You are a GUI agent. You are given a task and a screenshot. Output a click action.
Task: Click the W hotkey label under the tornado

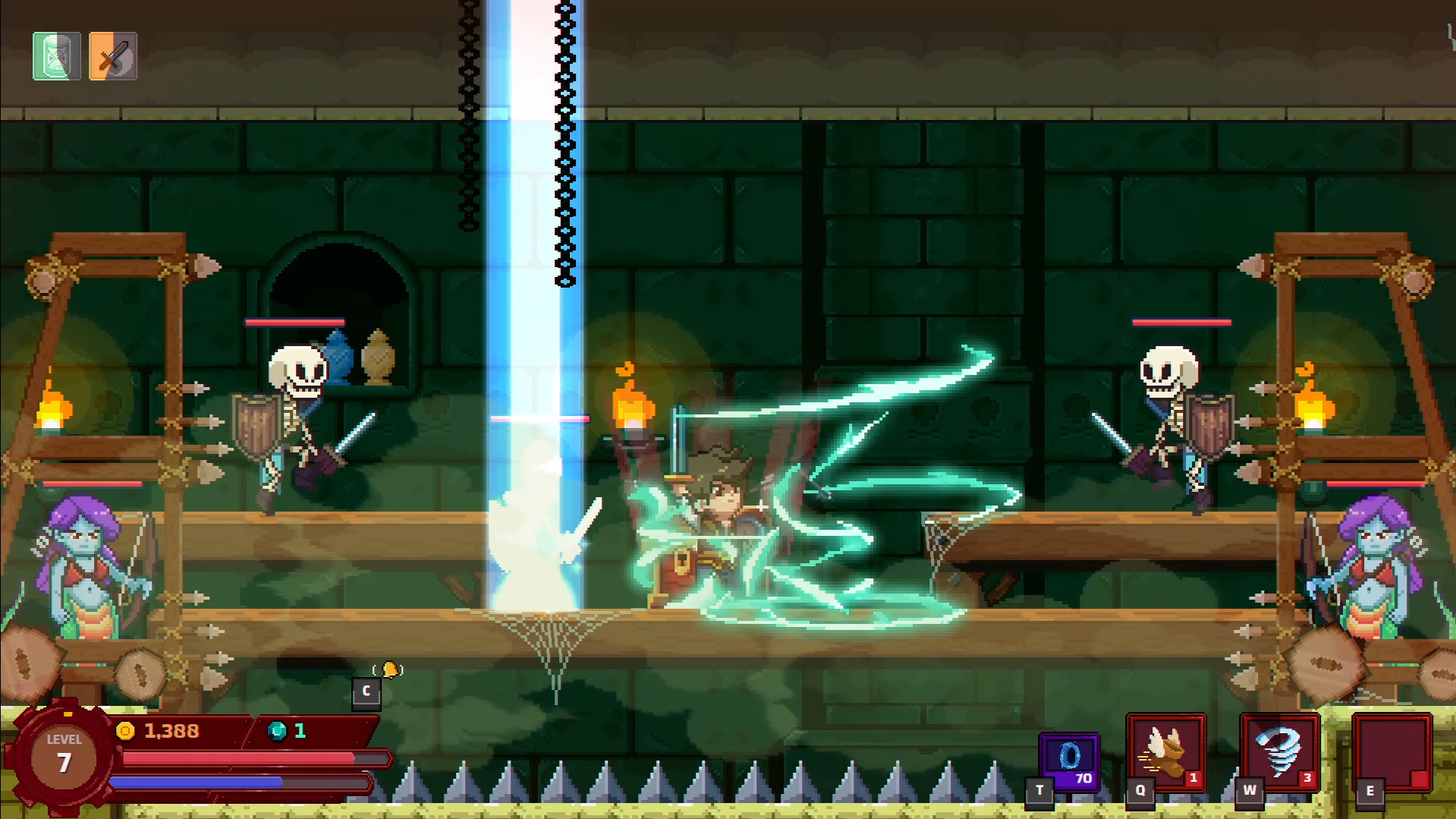tap(1248, 789)
